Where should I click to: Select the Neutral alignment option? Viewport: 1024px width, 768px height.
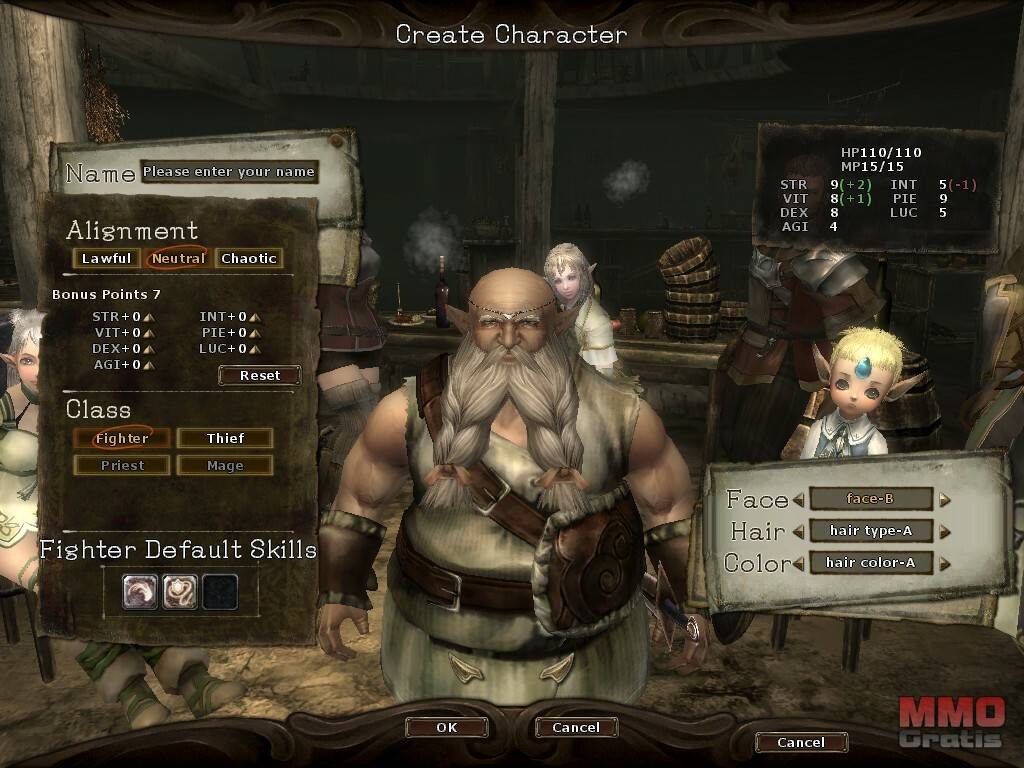pyautogui.click(x=178, y=258)
